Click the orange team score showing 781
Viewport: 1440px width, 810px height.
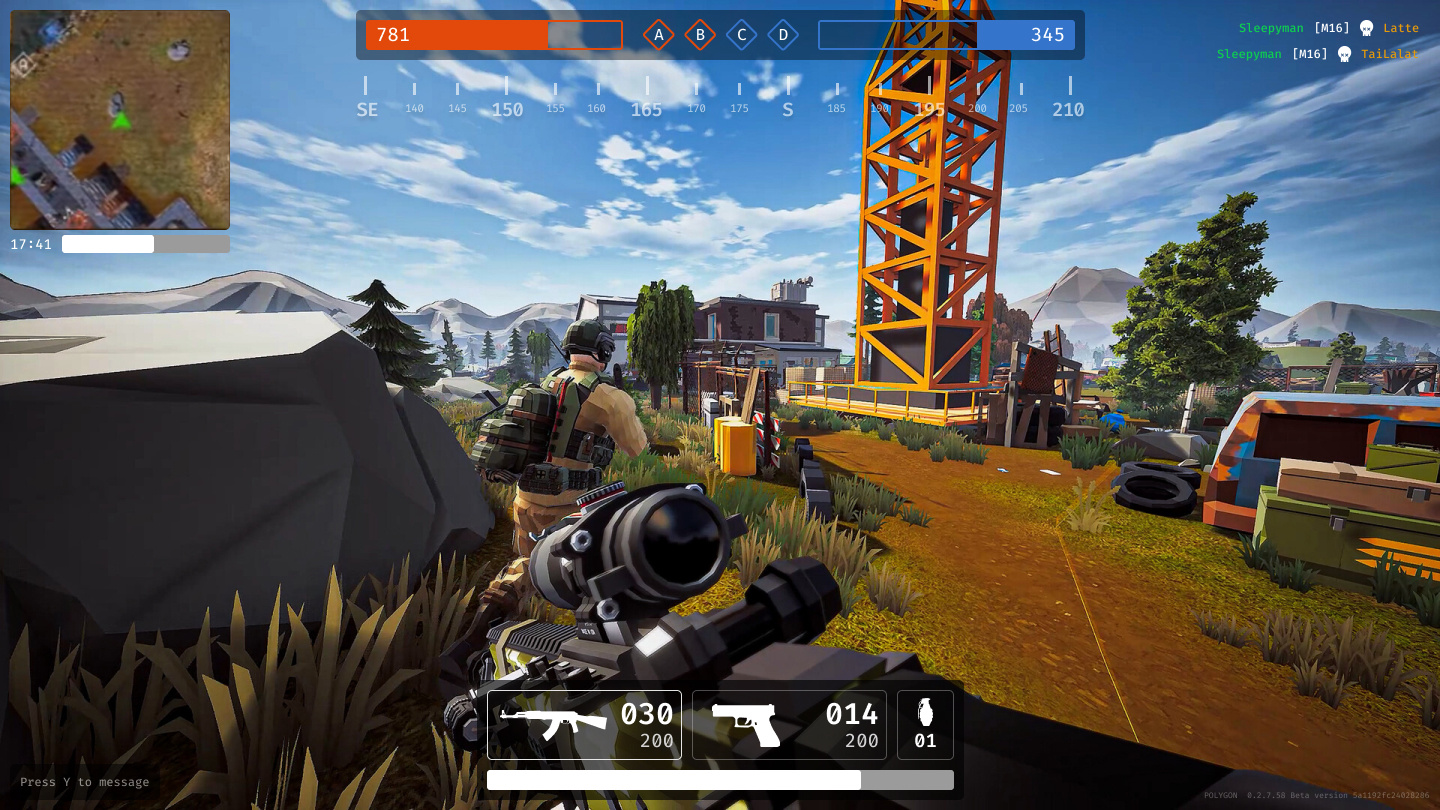[x=393, y=35]
